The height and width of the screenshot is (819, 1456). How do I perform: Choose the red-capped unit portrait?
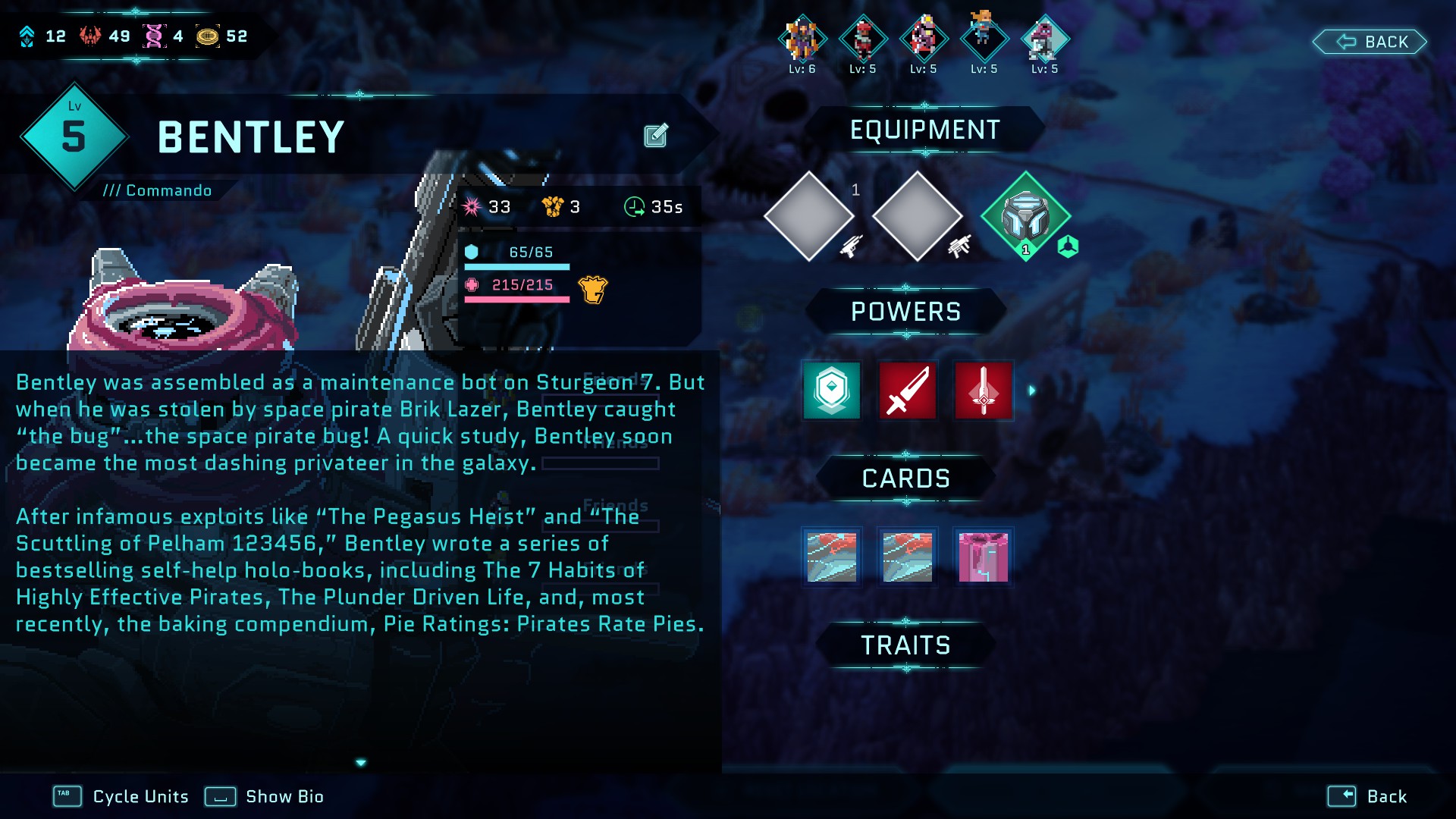coord(862,39)
